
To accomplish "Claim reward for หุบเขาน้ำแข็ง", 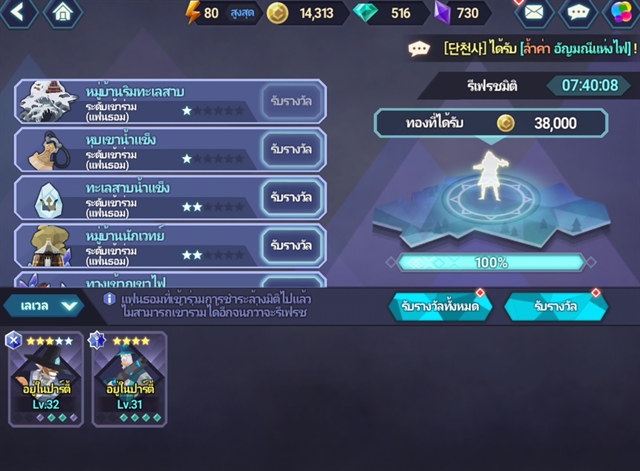I will tap(291, 149).
